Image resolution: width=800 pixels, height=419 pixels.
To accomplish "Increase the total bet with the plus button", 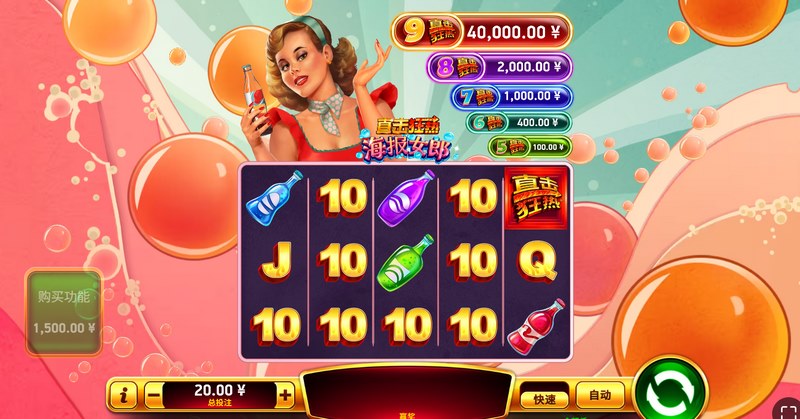I will click(x=285, y=394).
